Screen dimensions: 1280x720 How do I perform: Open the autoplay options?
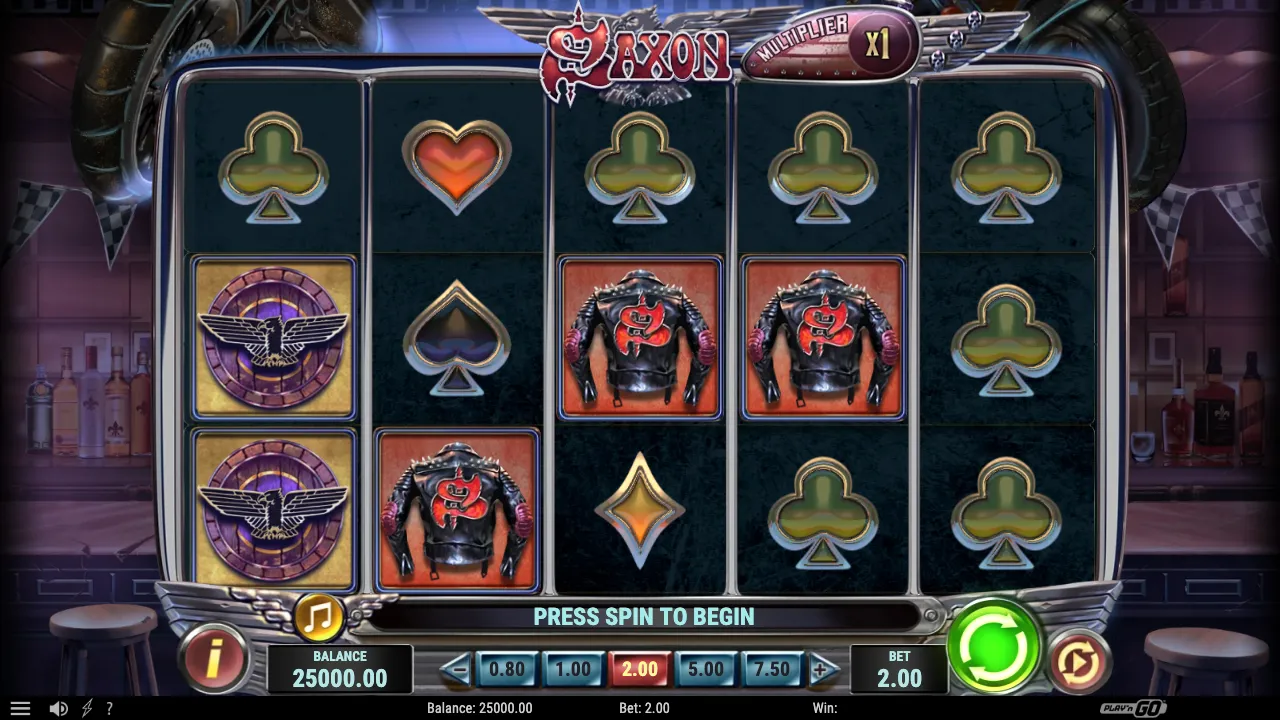click(x=1079, y=661)
